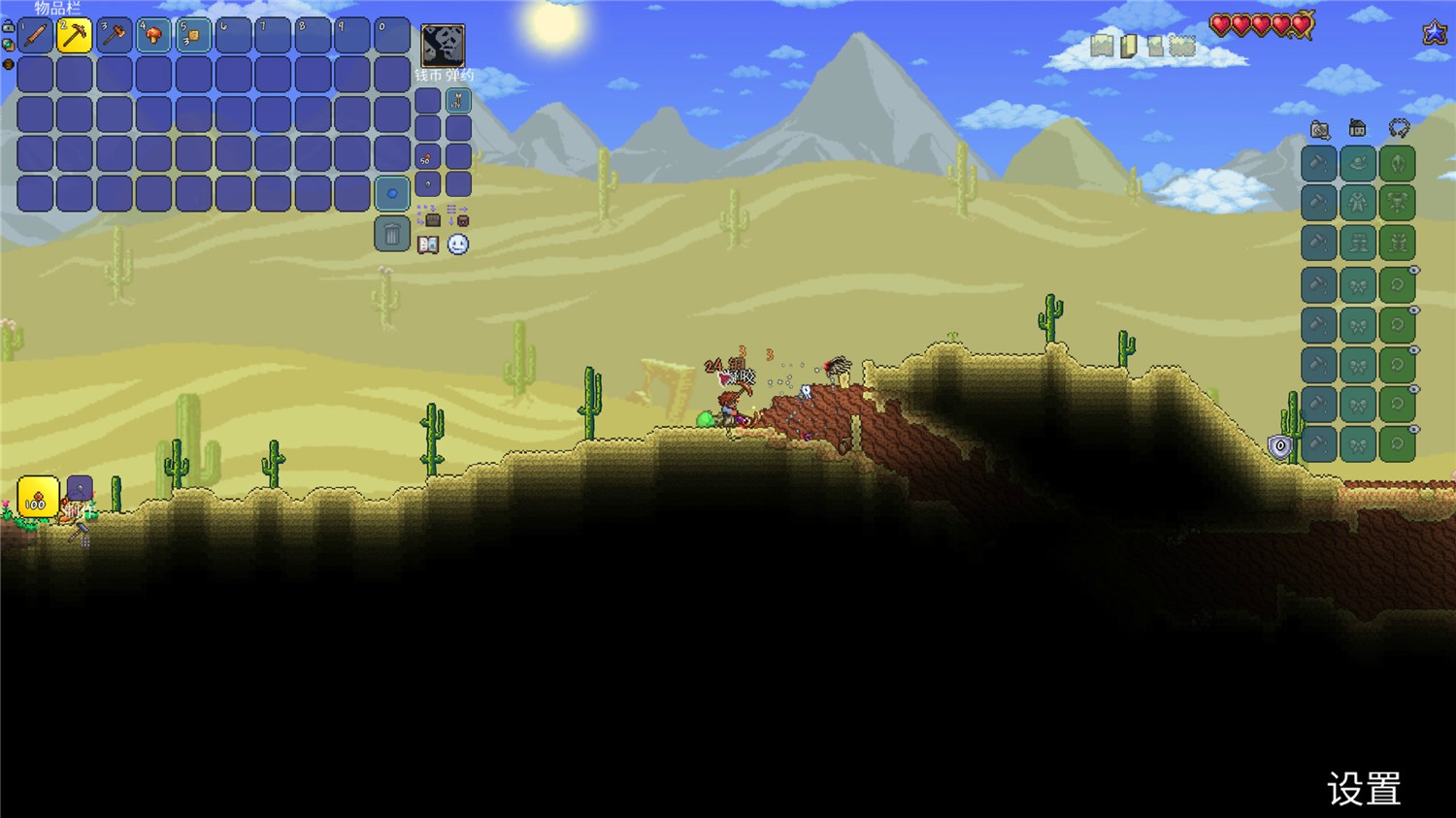Image resolution: width=1456 pixels, height=818 pixels.
Task: Switch to the camera mode icon
Action: 1319,129
